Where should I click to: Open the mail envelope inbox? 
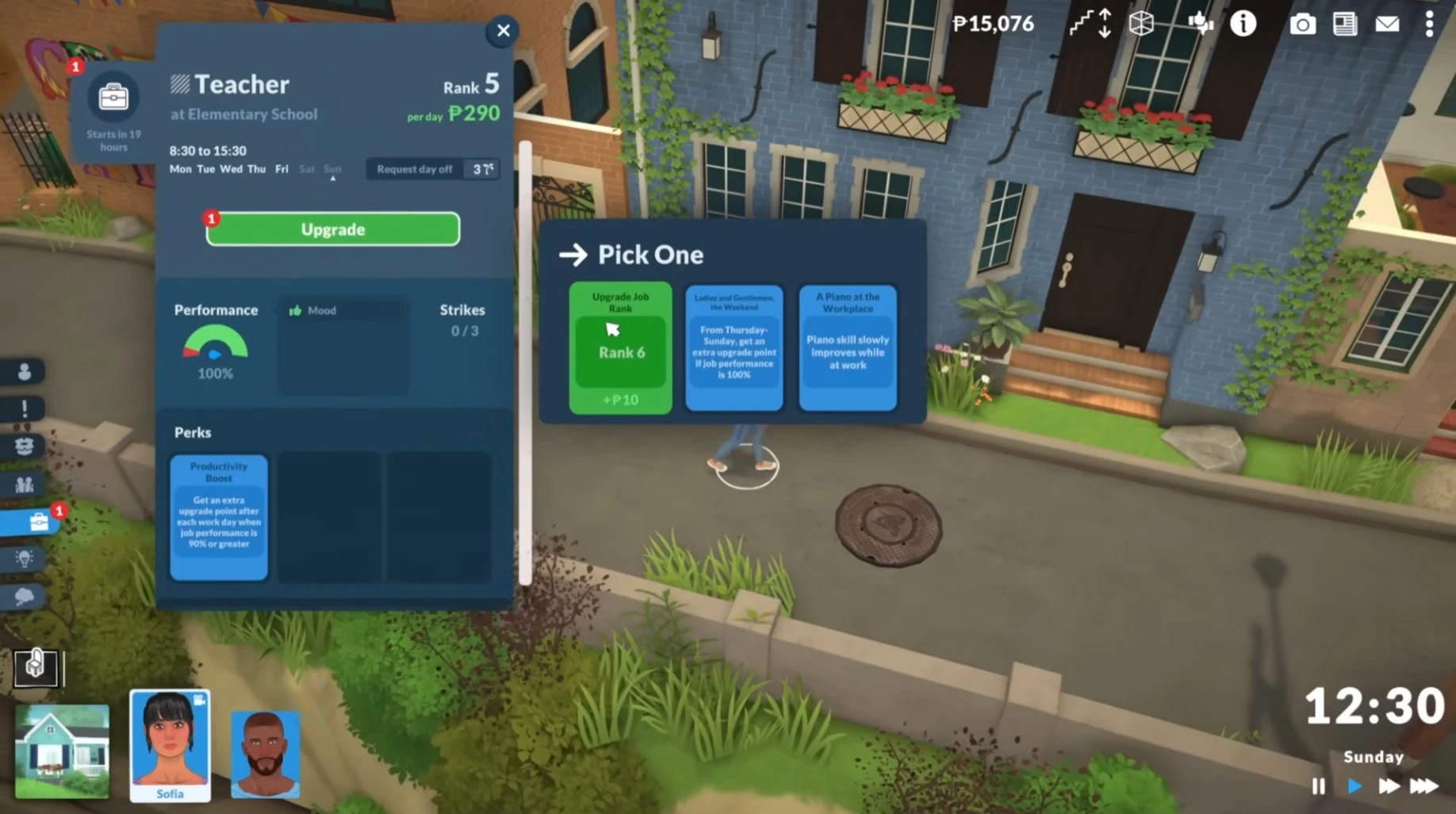(x=1387, y=25)
